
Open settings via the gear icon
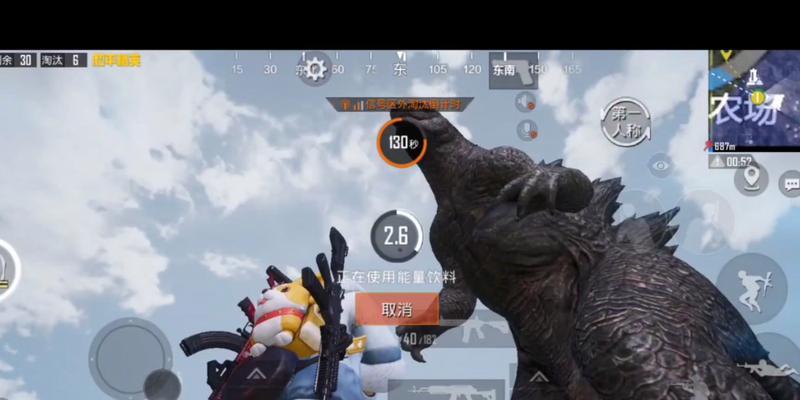tap(316, 69)
